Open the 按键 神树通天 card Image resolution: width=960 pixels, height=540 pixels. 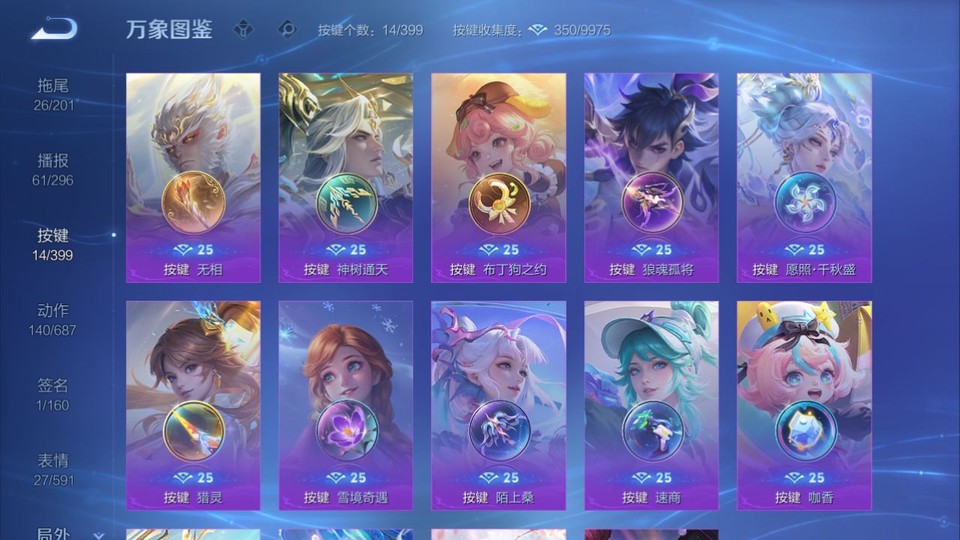click(346, 177)
